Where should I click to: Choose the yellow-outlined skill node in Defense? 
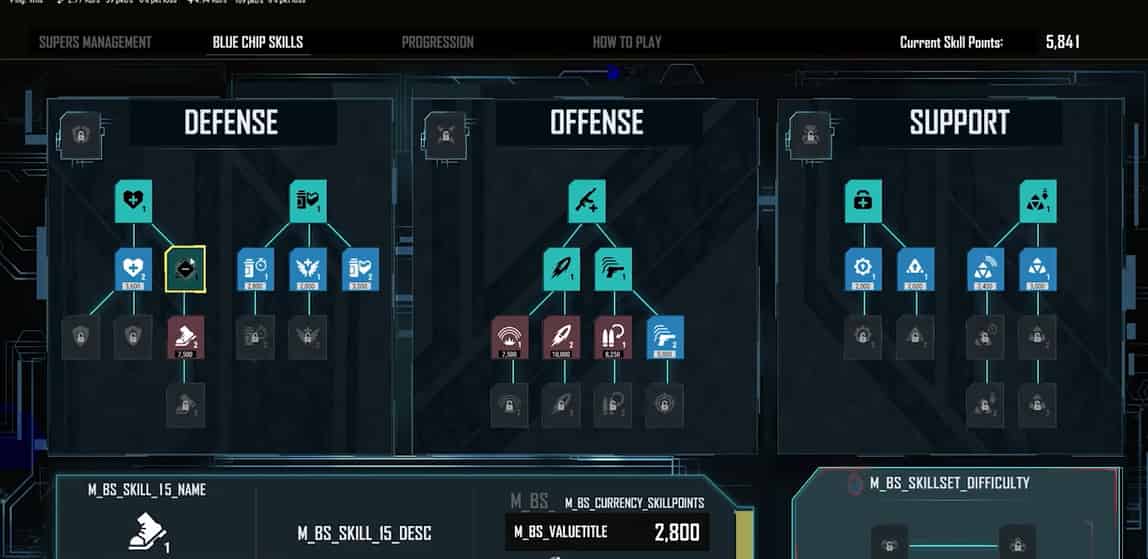point(184,268)
